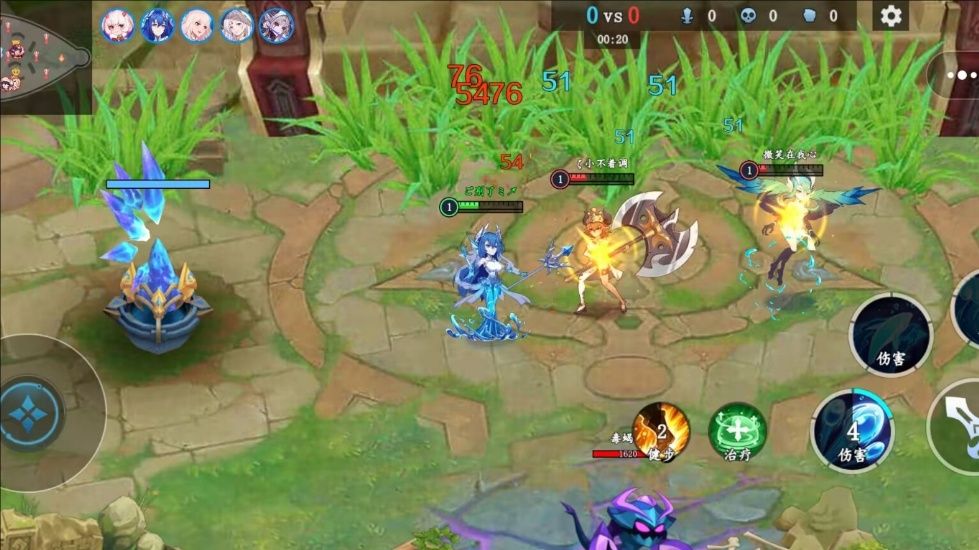Cast the fish silhouette 伤害 skill
Screen dimensions: 979x550
(890, 335)
